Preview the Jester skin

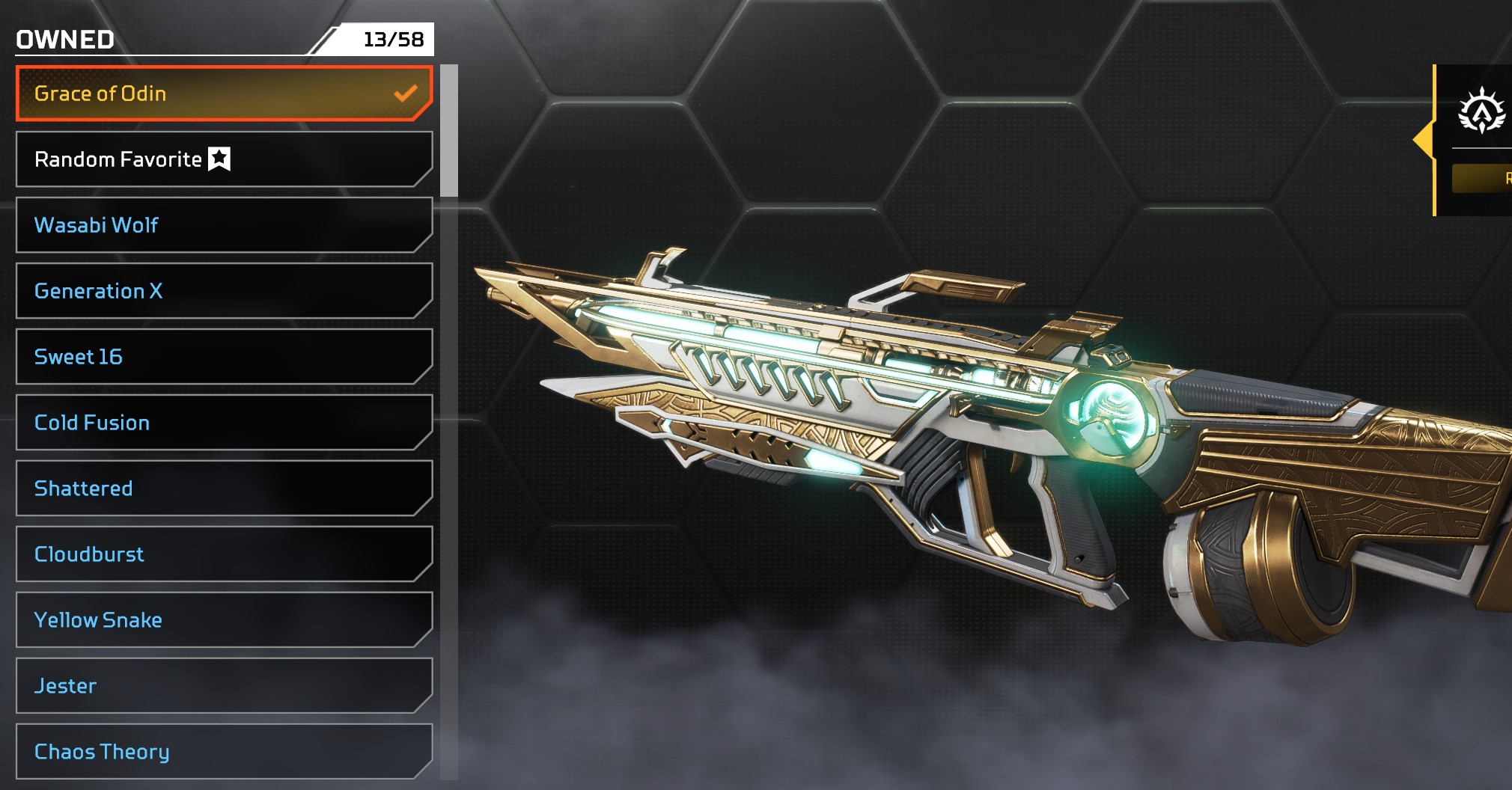coord(223,686)
